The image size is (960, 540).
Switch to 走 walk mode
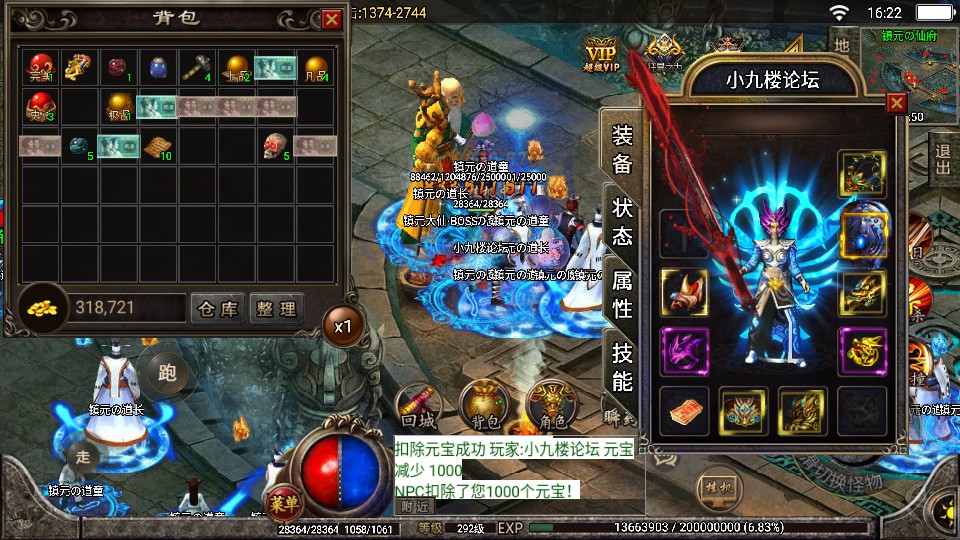coord(83,457)
